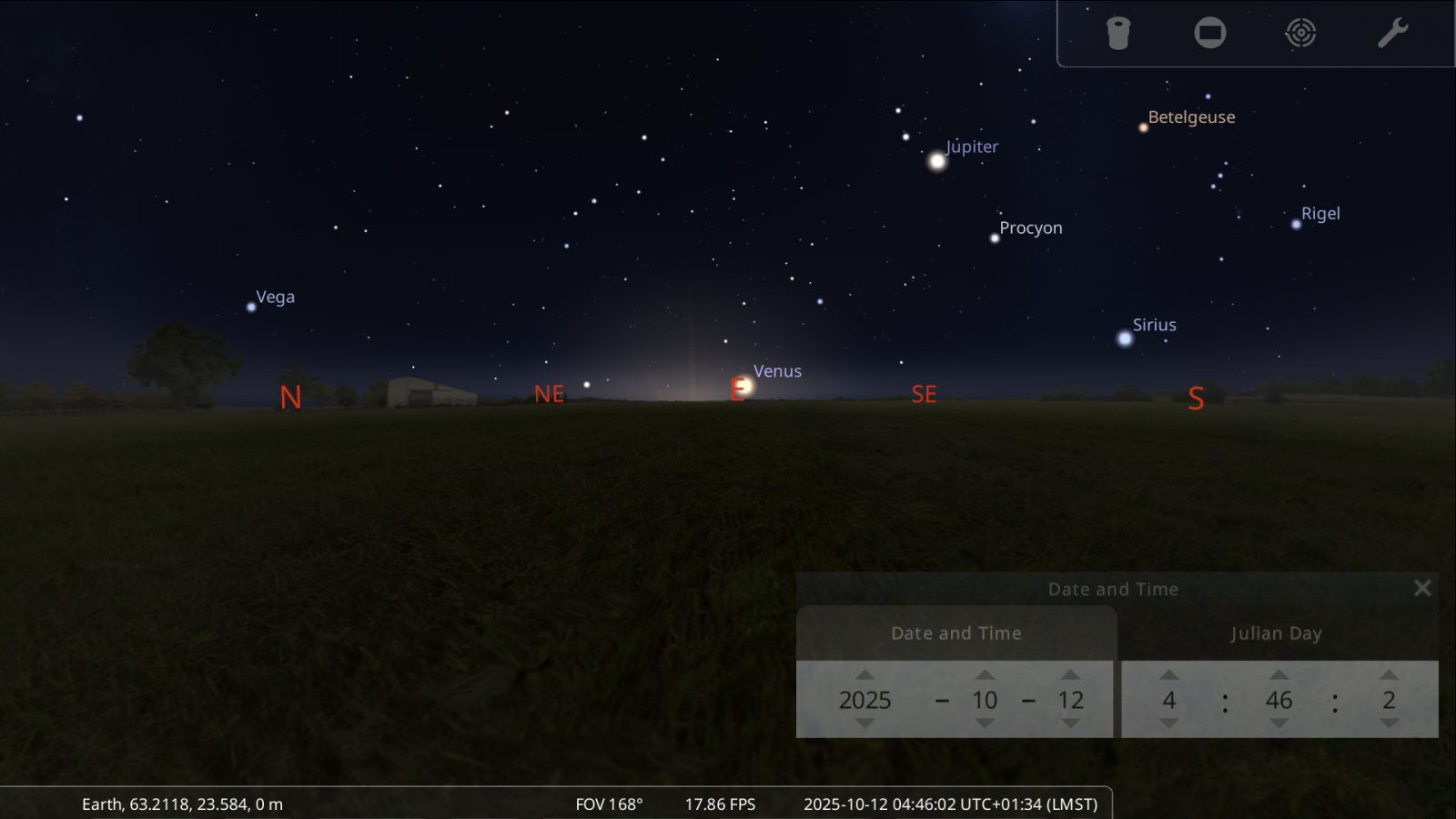The width and height of the screenshot is (1456, 819).
Task: Increment the year 2025 with the up arrow
Action: click(867, 675)
